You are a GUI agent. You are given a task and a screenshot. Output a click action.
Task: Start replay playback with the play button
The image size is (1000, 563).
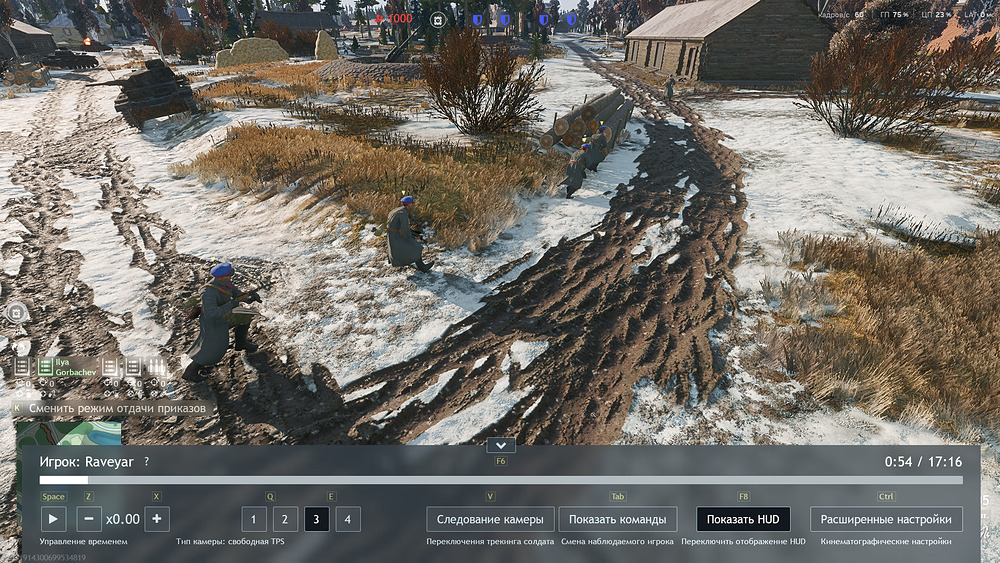tap(53, 519)
